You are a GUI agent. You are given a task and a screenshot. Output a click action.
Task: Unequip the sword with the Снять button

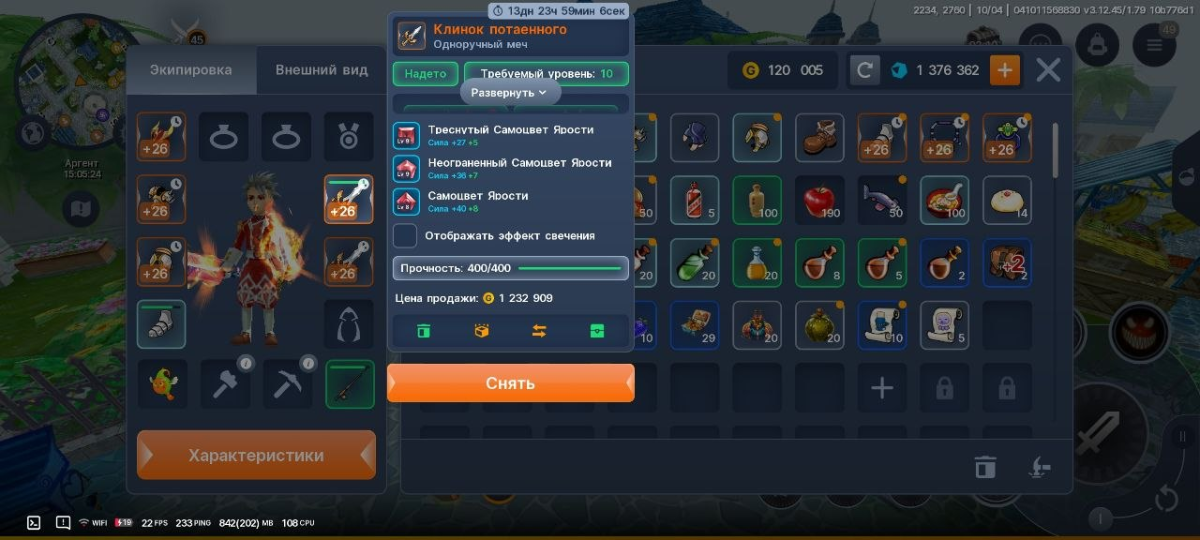pyautogui.click(x=510, y=383)
